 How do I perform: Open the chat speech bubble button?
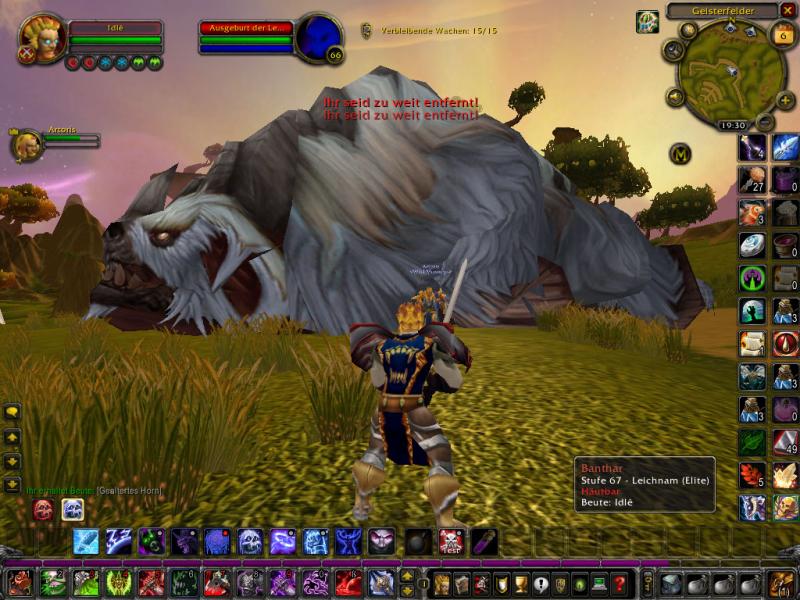tap(12, 411)
